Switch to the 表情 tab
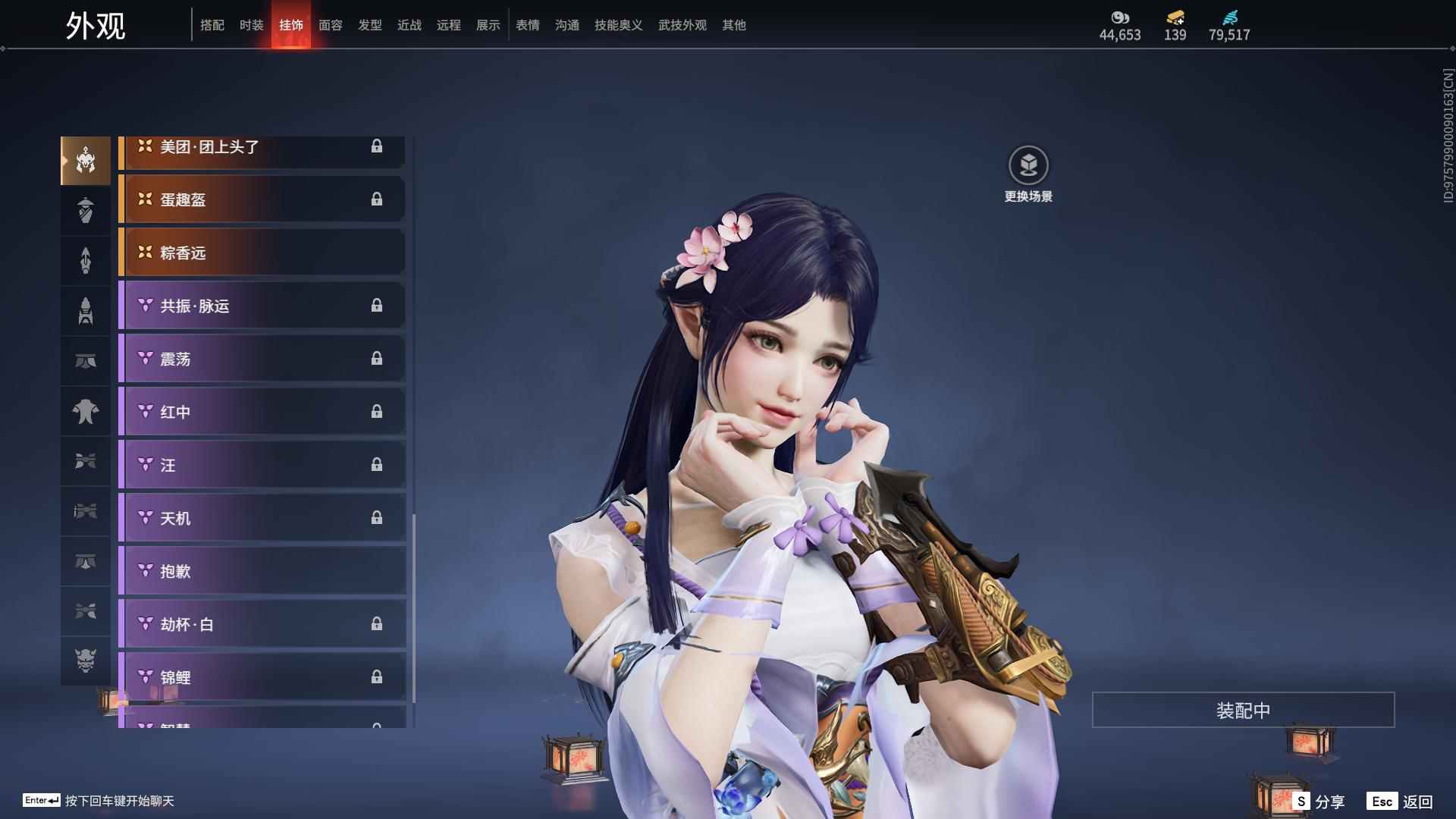Screen dimensions: 1456x819 (528, 25)
